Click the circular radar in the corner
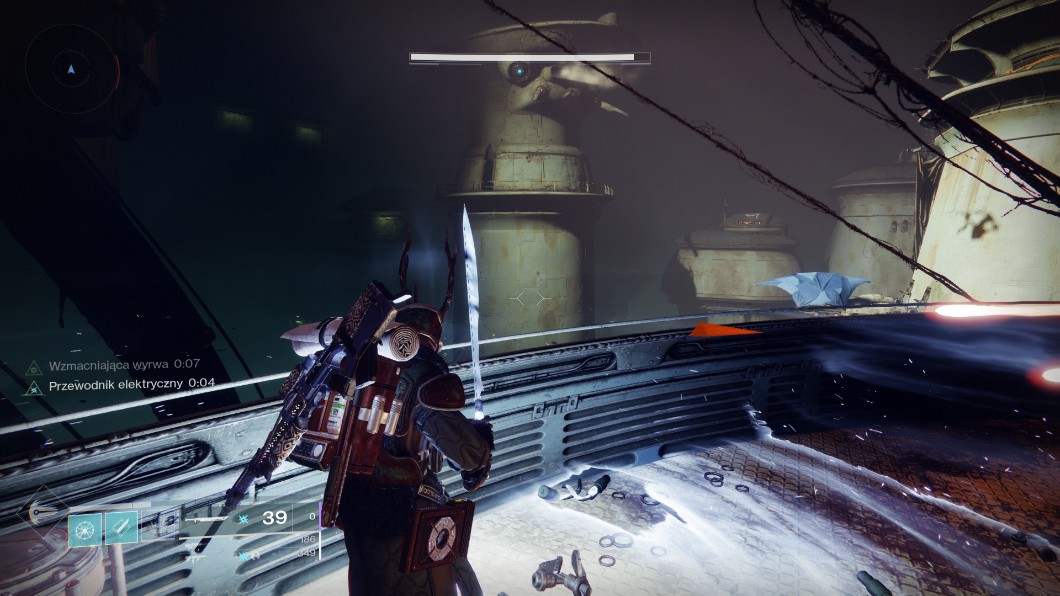Screen dimensions: 1060x596 click(71, 69)
